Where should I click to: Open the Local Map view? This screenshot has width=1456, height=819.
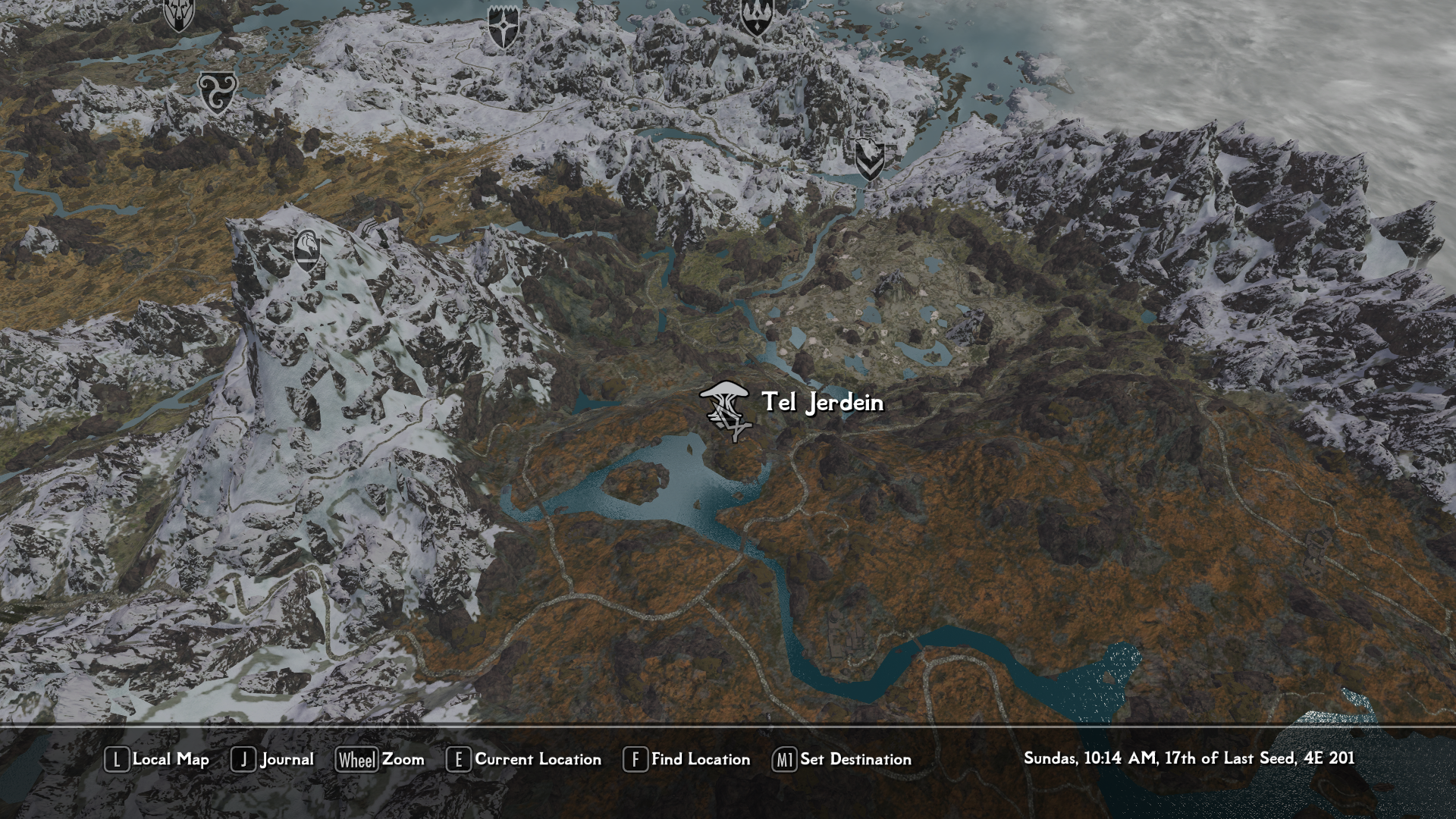click(157, 759)
